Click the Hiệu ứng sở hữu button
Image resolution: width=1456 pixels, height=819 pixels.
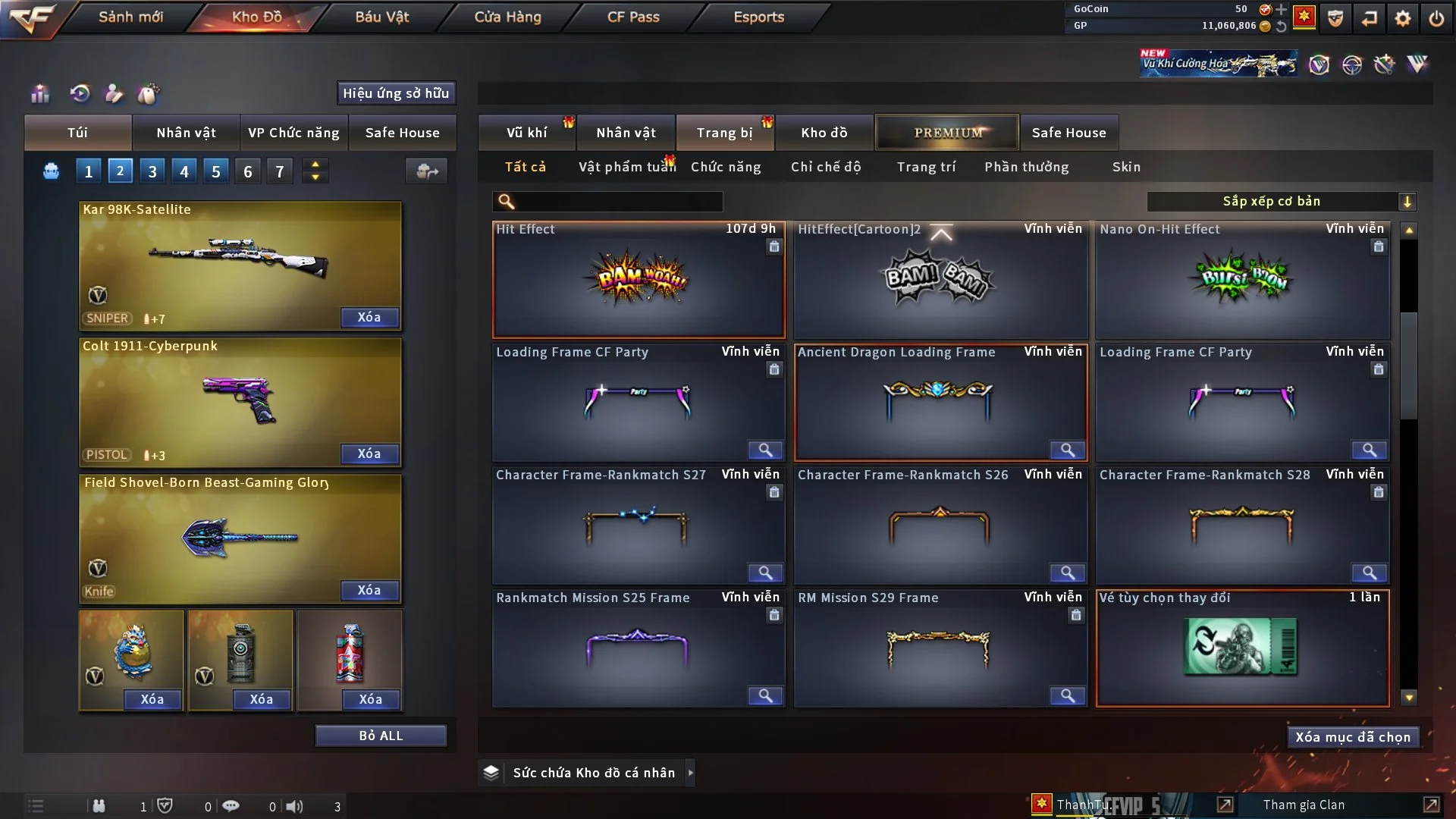coord(396,93)
